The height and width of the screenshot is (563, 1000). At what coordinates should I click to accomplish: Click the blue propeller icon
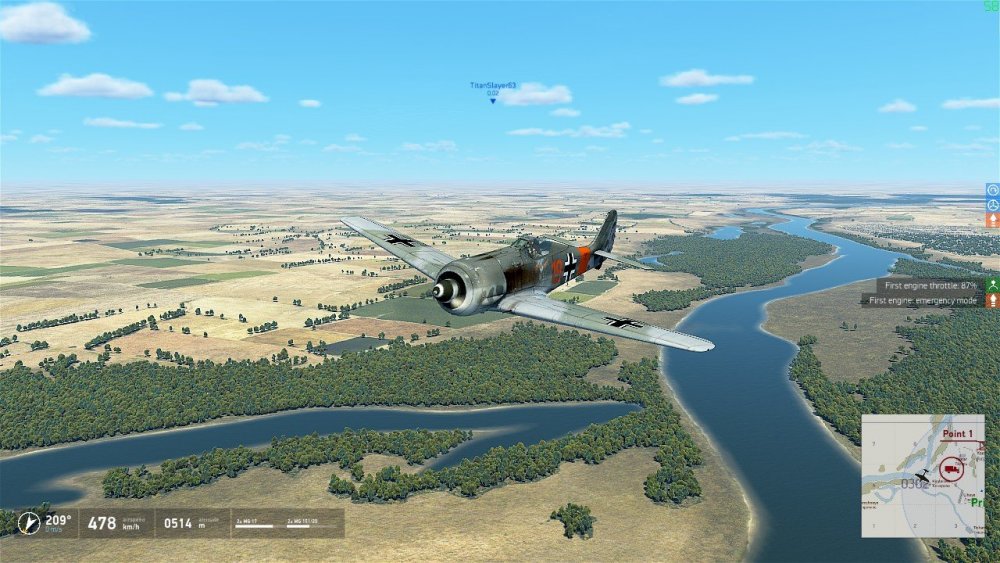[992, 204]
